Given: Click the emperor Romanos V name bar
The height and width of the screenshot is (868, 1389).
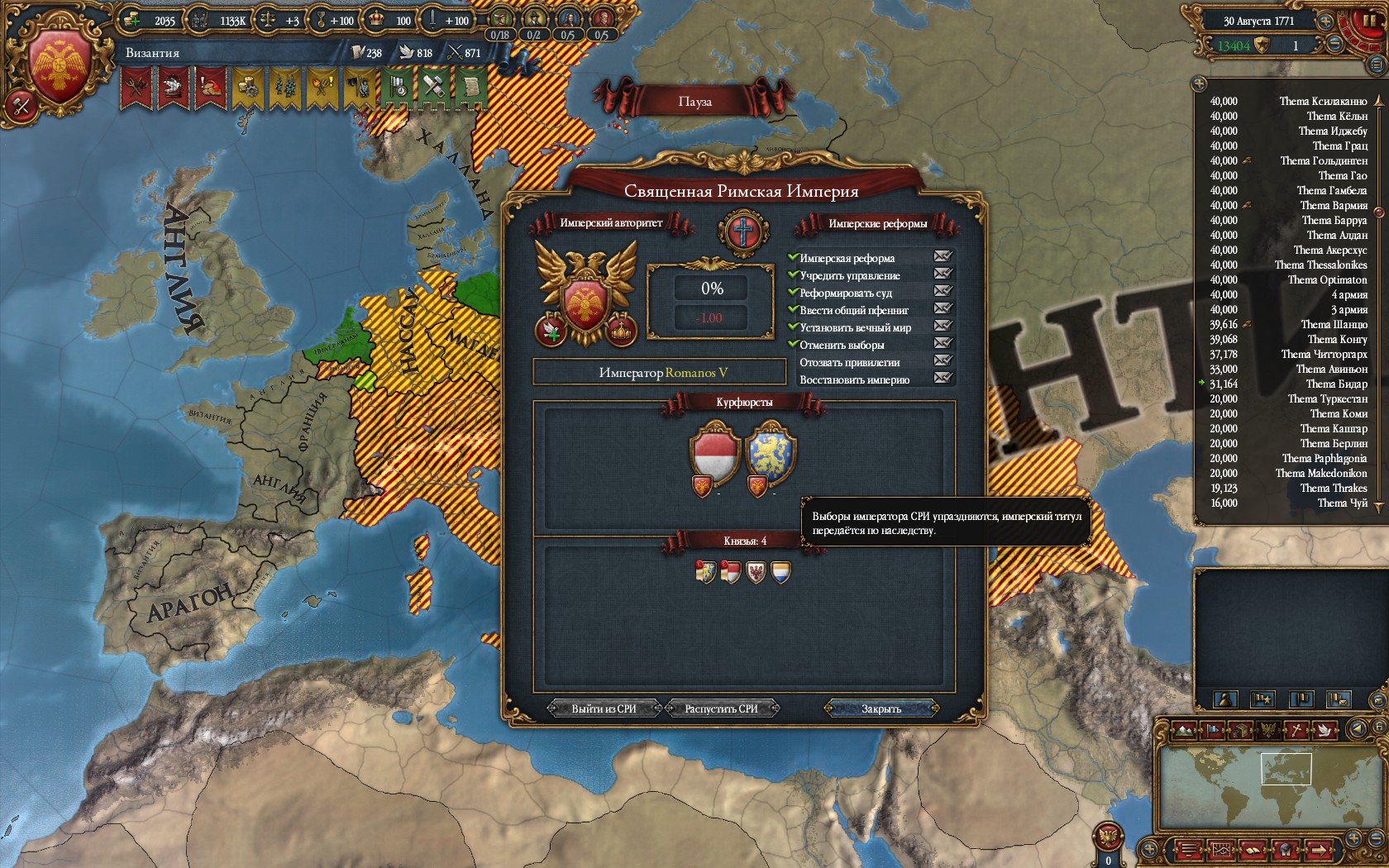Looking at the screenshot, I should point(659,373).
